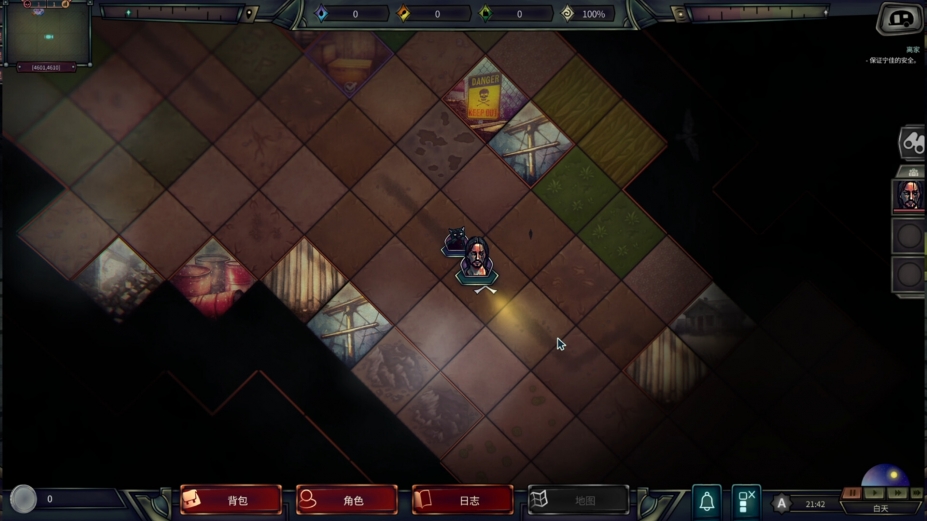Click the hexagonal A button beside the clock
The height and width of the screenshot is (521, 927).
coord(782,504)
